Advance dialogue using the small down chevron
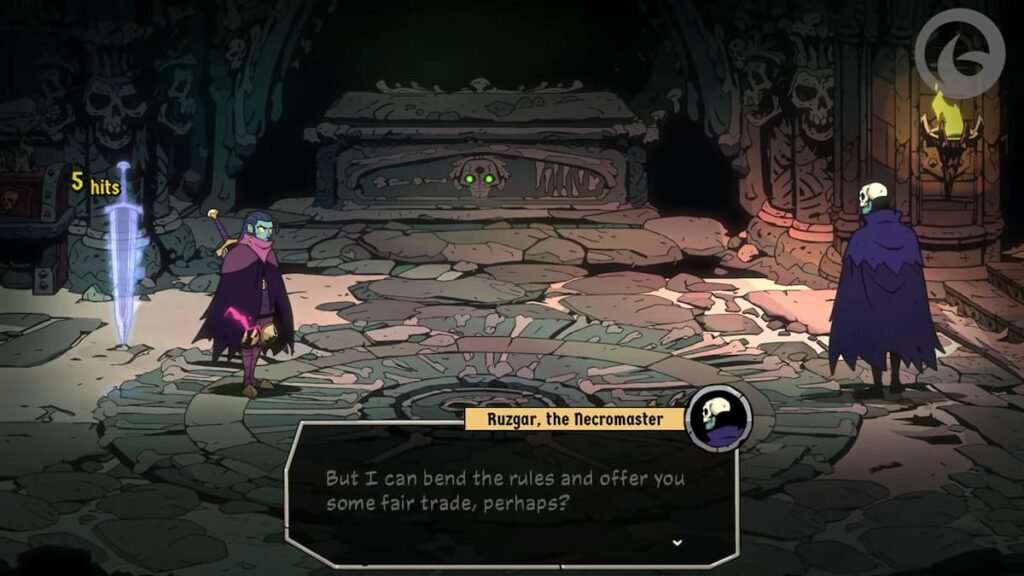Screen dimensions: 1024x576 pos(677,542)
